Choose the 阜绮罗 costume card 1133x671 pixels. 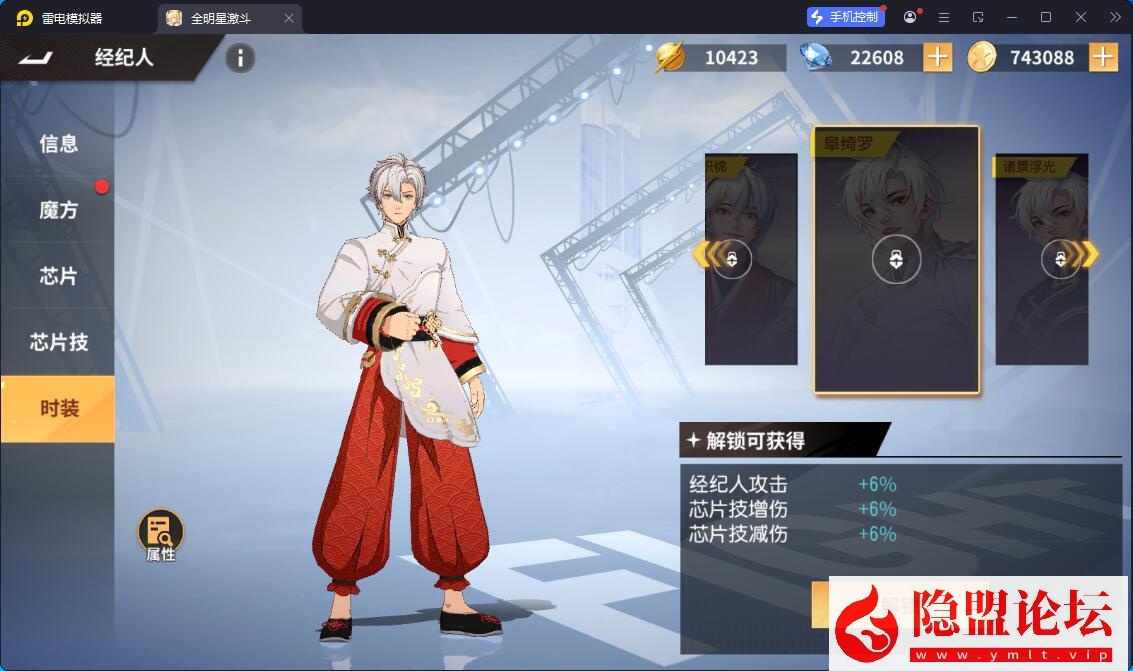click(x=896, y=262)
